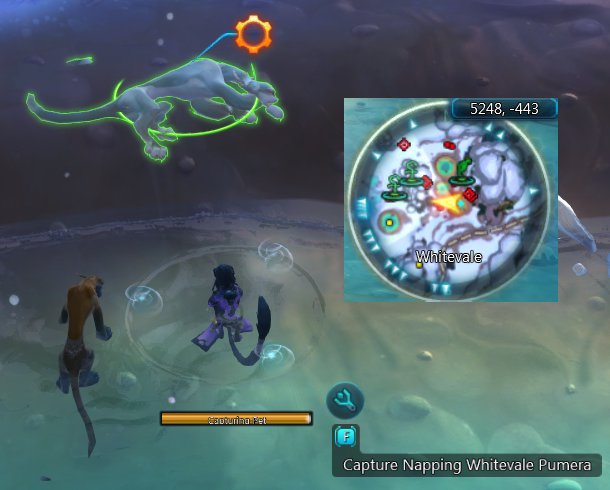Select the orange gear marker above the pumera

tap(254, 35)
